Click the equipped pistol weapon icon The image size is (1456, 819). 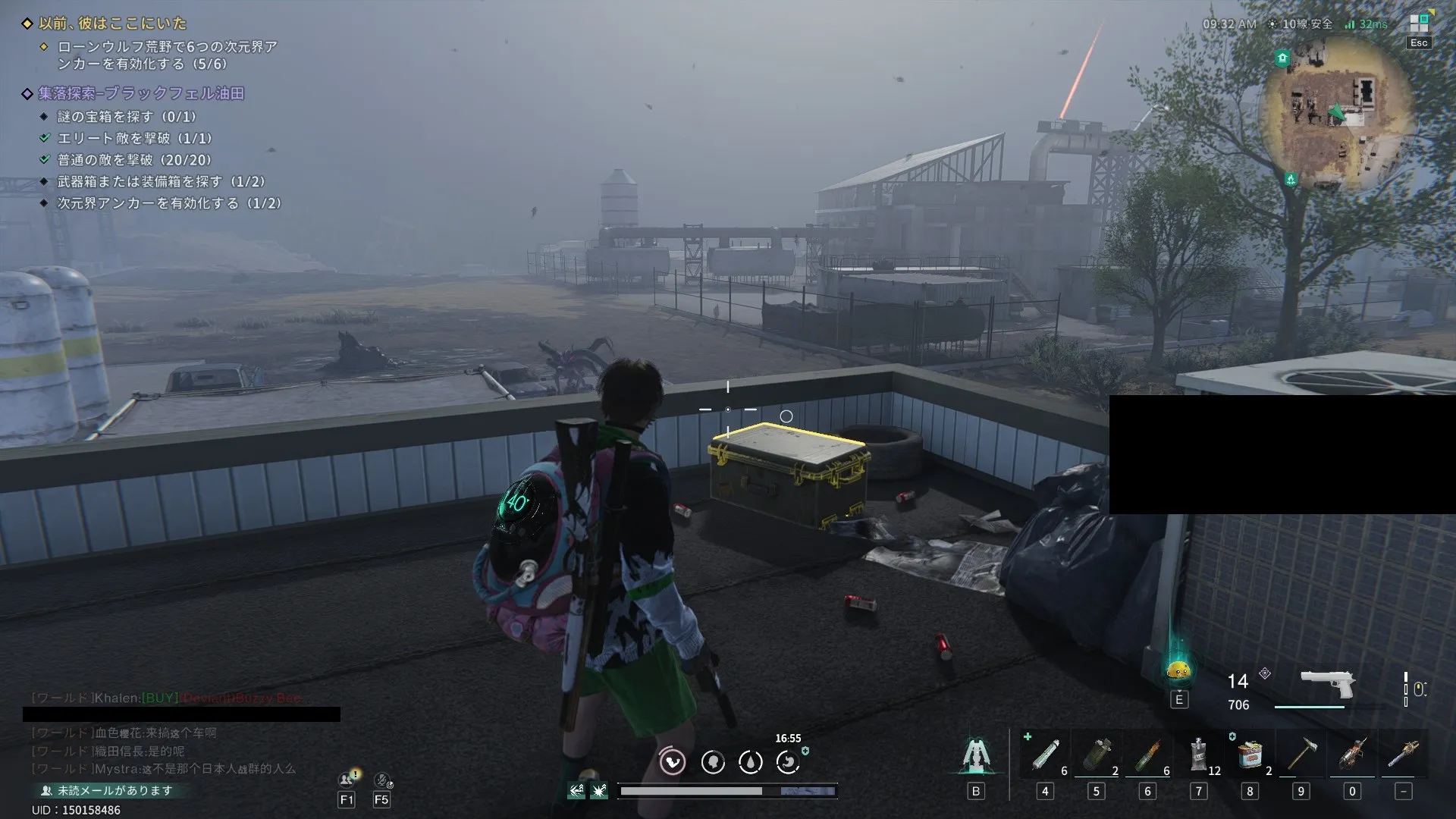[1327, 683]
